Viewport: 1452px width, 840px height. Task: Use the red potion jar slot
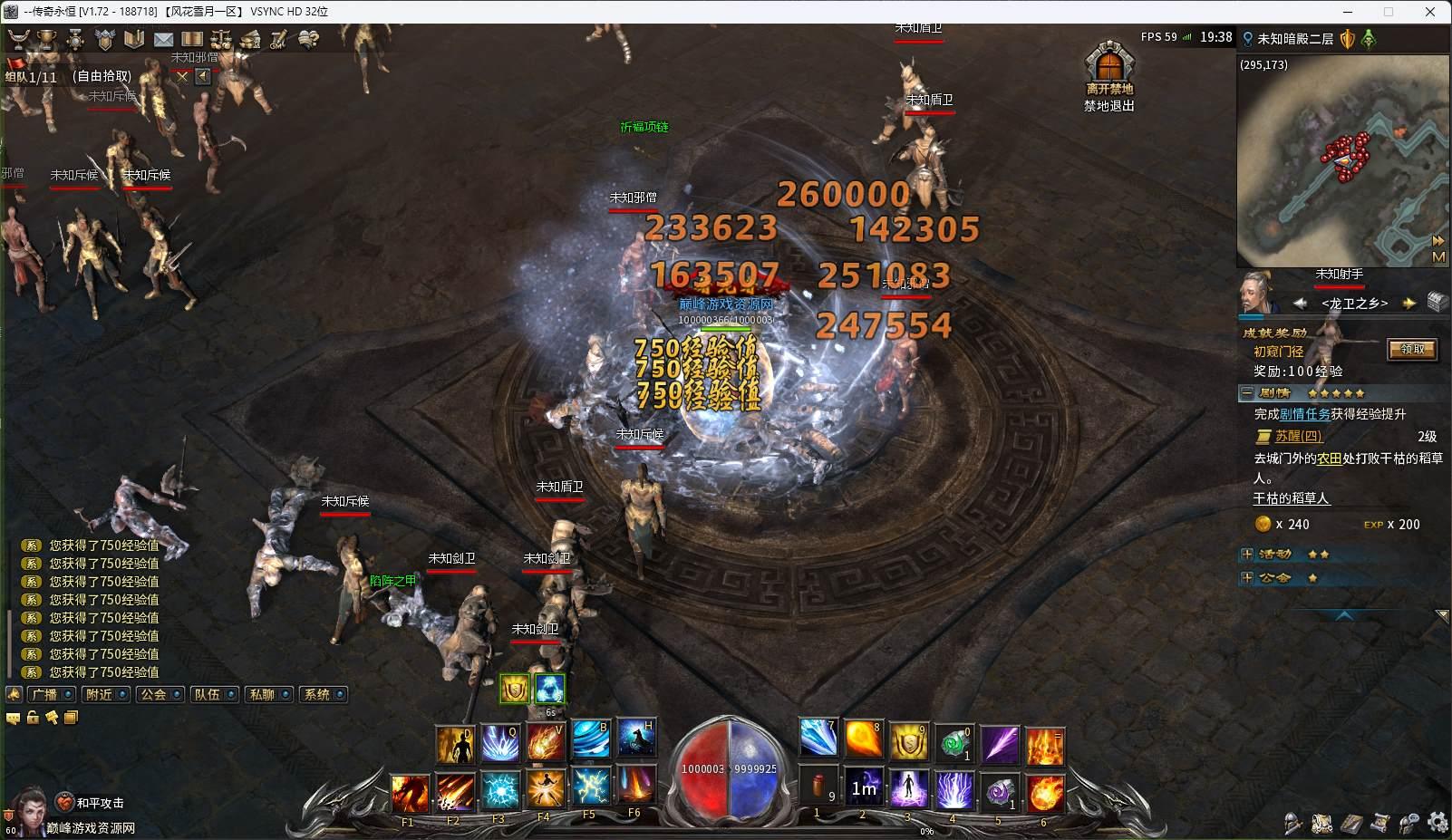(x=818, y=787)
